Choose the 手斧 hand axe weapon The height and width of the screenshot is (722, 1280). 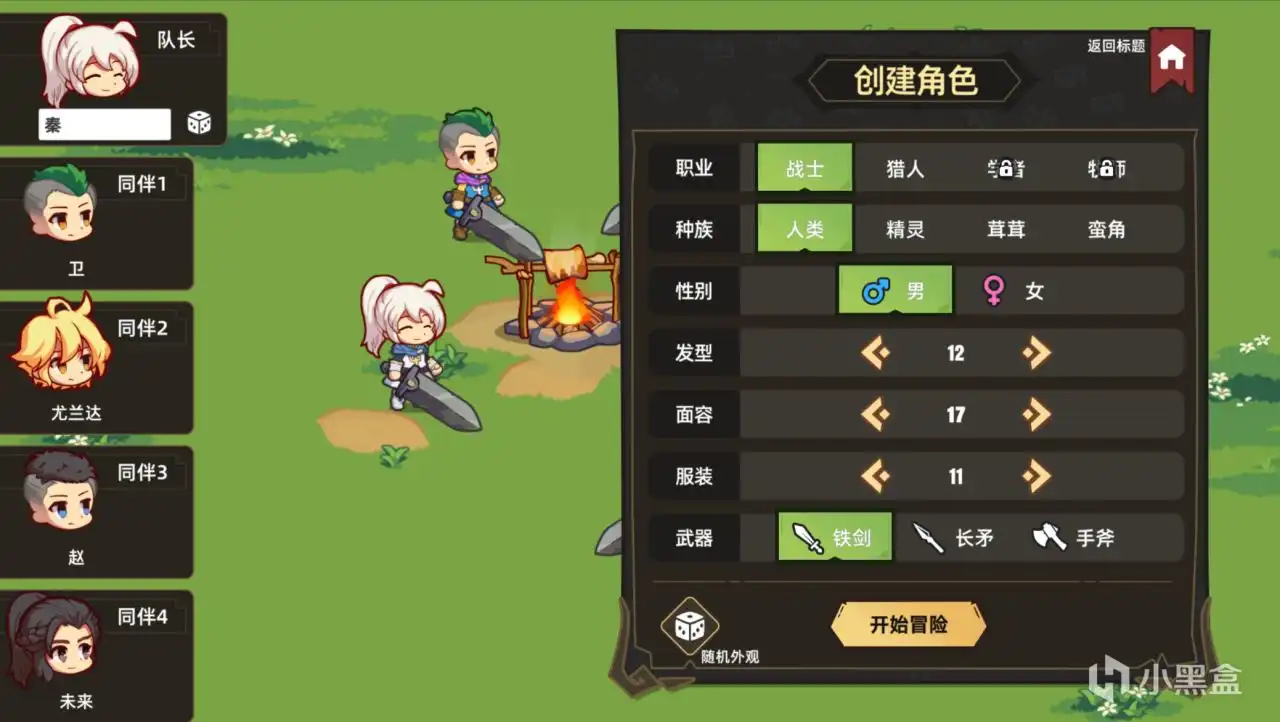pos(1047,537)
